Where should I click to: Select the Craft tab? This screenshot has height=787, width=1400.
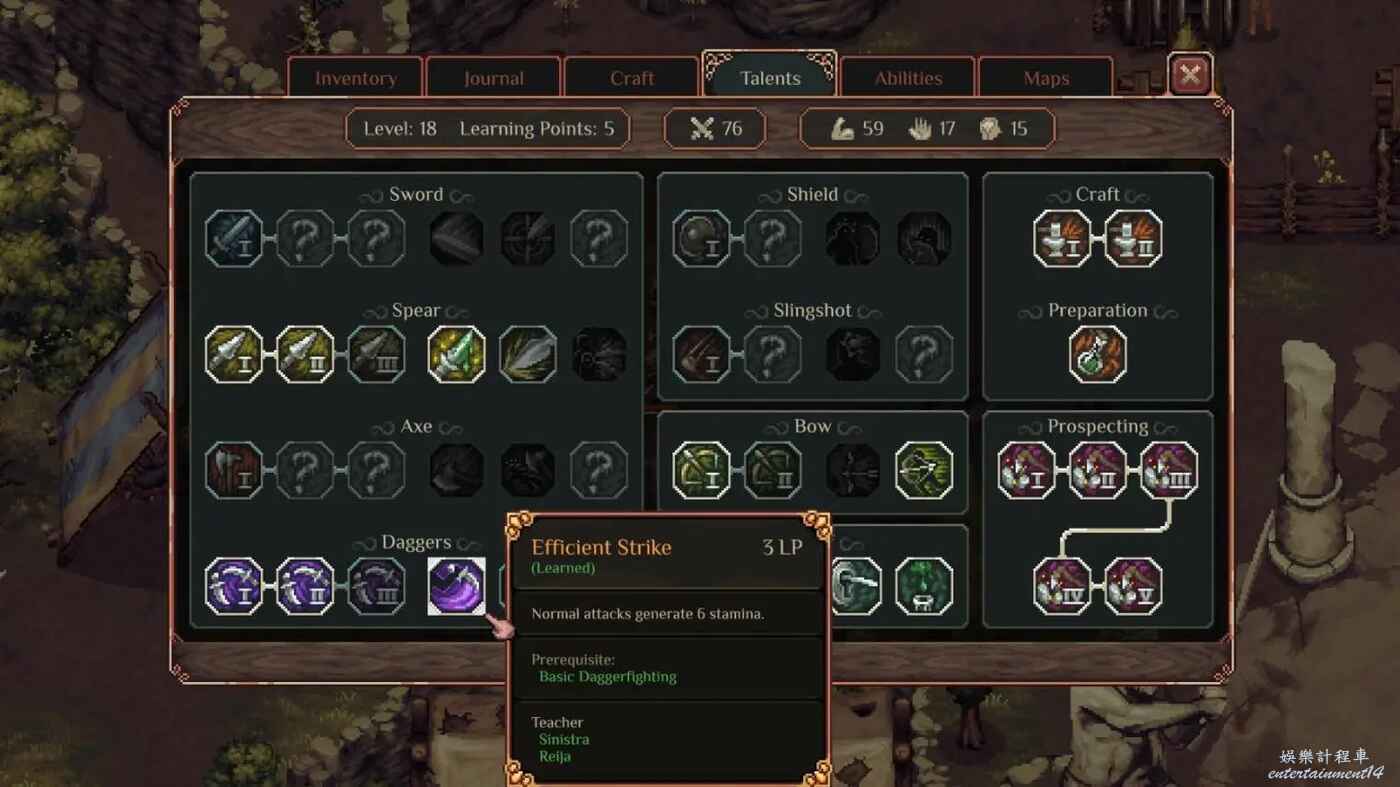pos(632,79)
